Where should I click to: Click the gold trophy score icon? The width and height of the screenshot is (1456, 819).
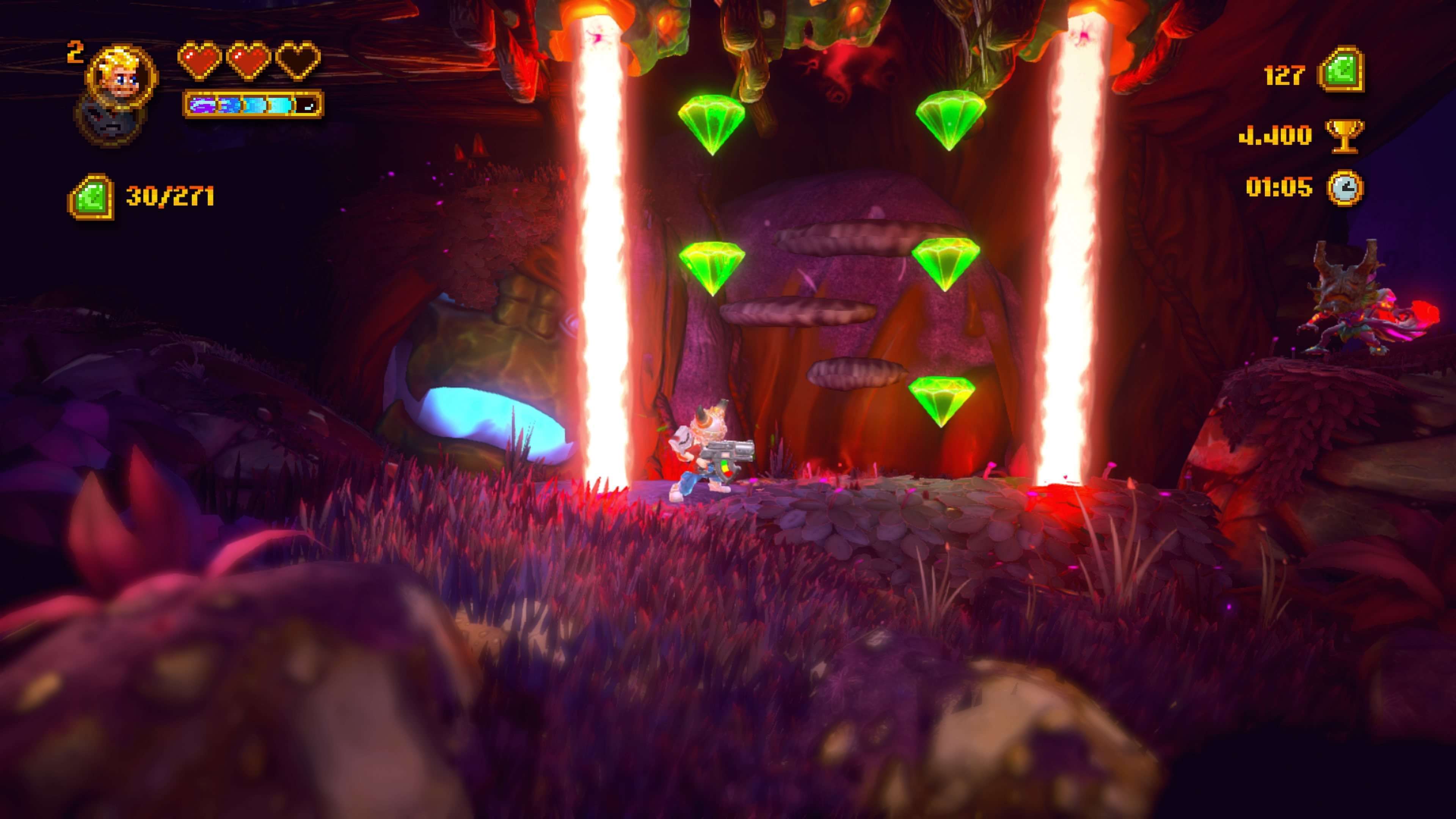[x=1345, y=136]
